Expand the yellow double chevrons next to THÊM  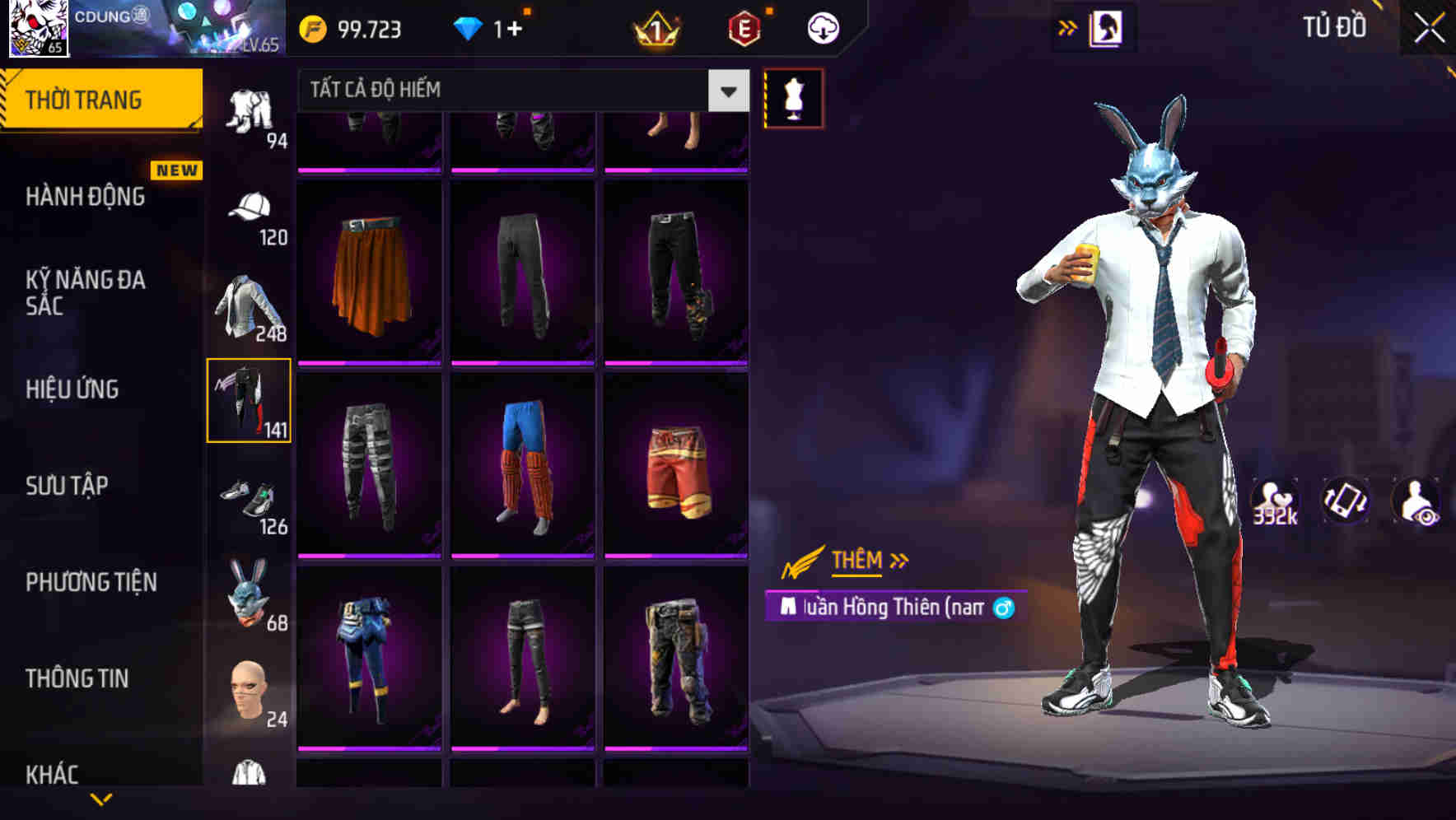coord(898,560)
